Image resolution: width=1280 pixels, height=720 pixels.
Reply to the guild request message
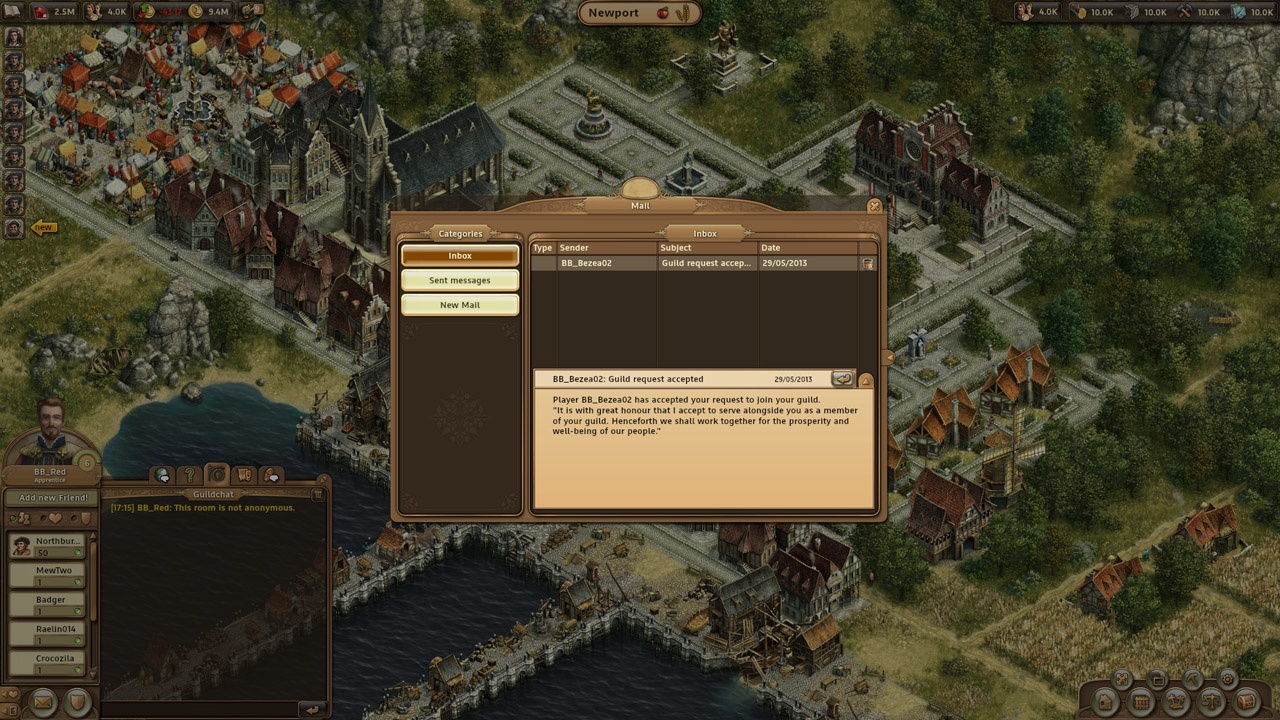[x=842, y=379]
